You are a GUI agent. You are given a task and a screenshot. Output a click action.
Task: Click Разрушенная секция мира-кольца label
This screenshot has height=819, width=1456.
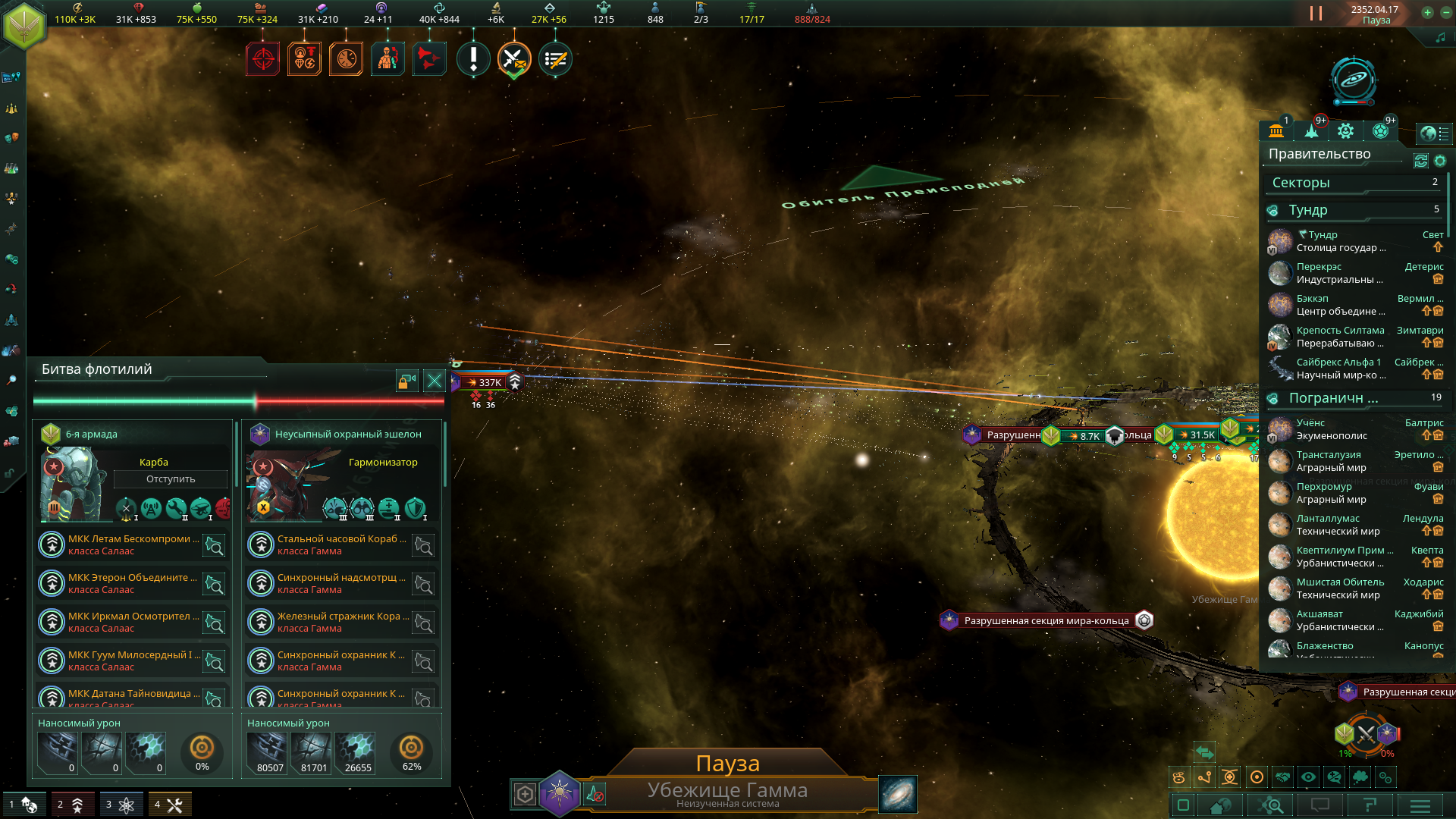pos(1046,621)
